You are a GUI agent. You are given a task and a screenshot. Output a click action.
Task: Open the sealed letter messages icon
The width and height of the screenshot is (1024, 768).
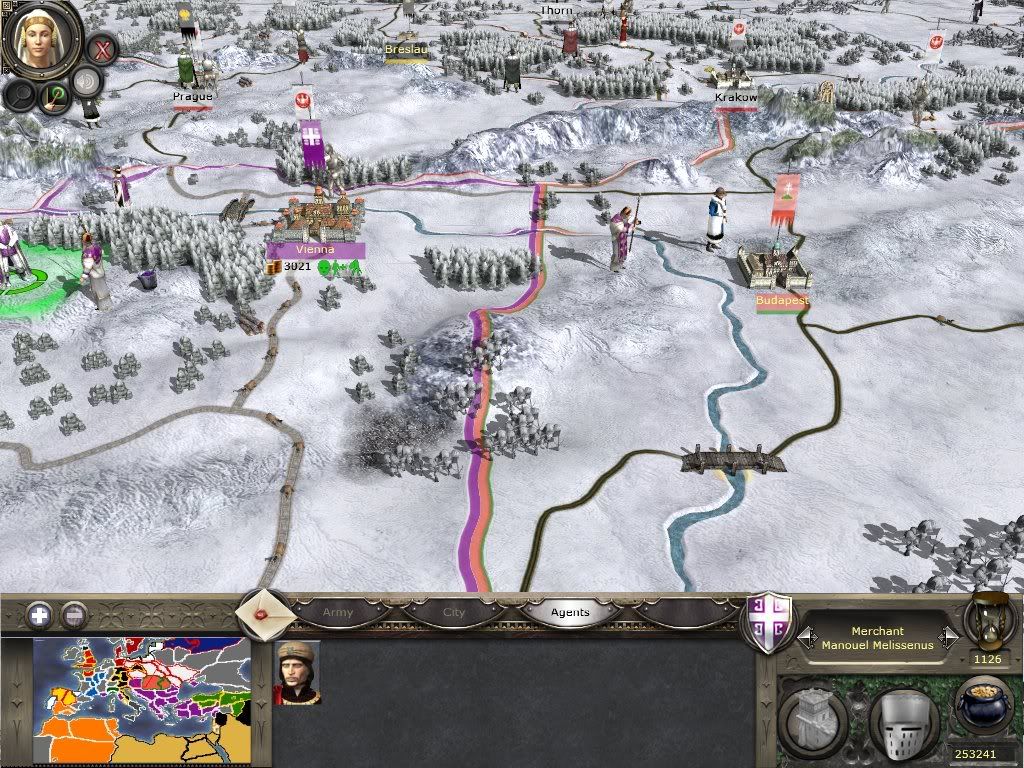[x=264, y=613]
